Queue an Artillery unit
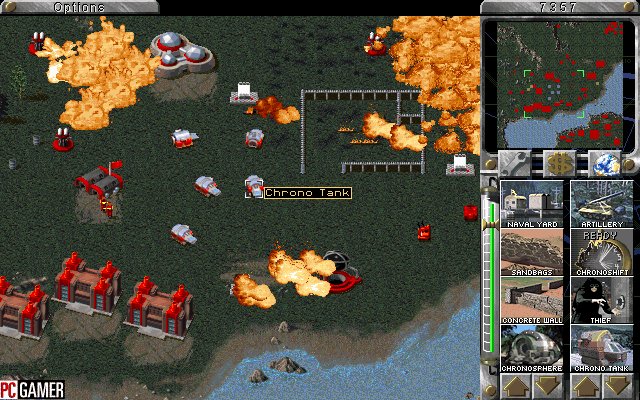The image size is (640, 400). 602,204
